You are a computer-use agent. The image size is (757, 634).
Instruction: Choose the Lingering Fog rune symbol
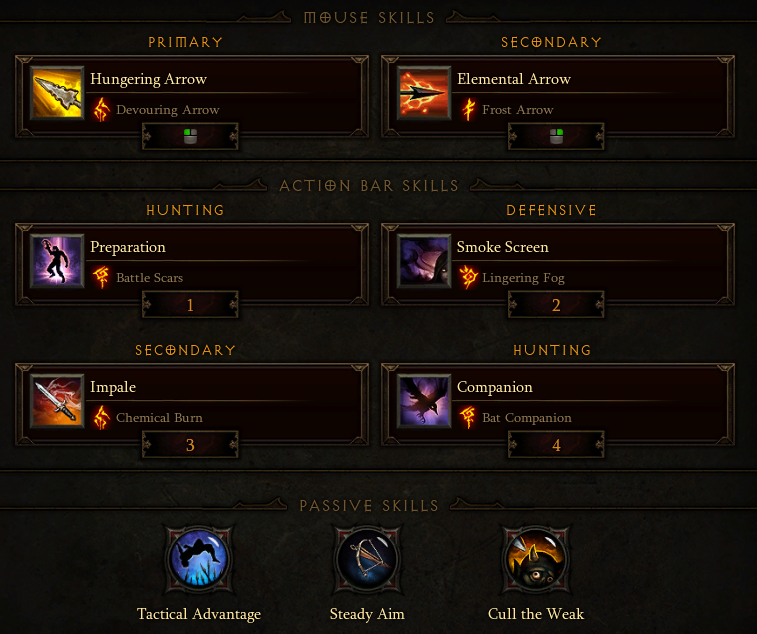click(x=467, y=277)
